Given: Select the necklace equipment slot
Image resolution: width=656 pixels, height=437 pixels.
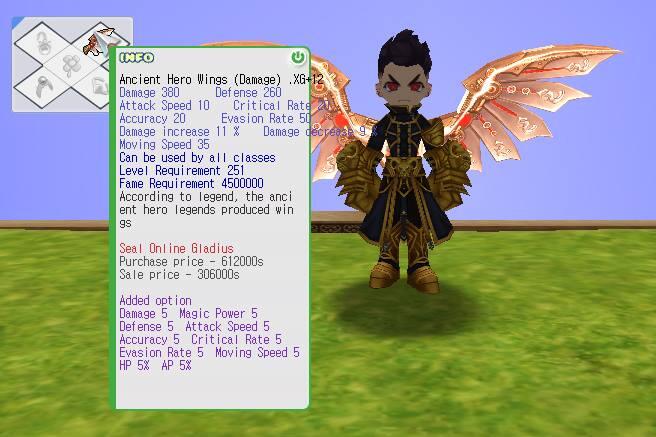Looking at the screenshot, I should (42, 43).
